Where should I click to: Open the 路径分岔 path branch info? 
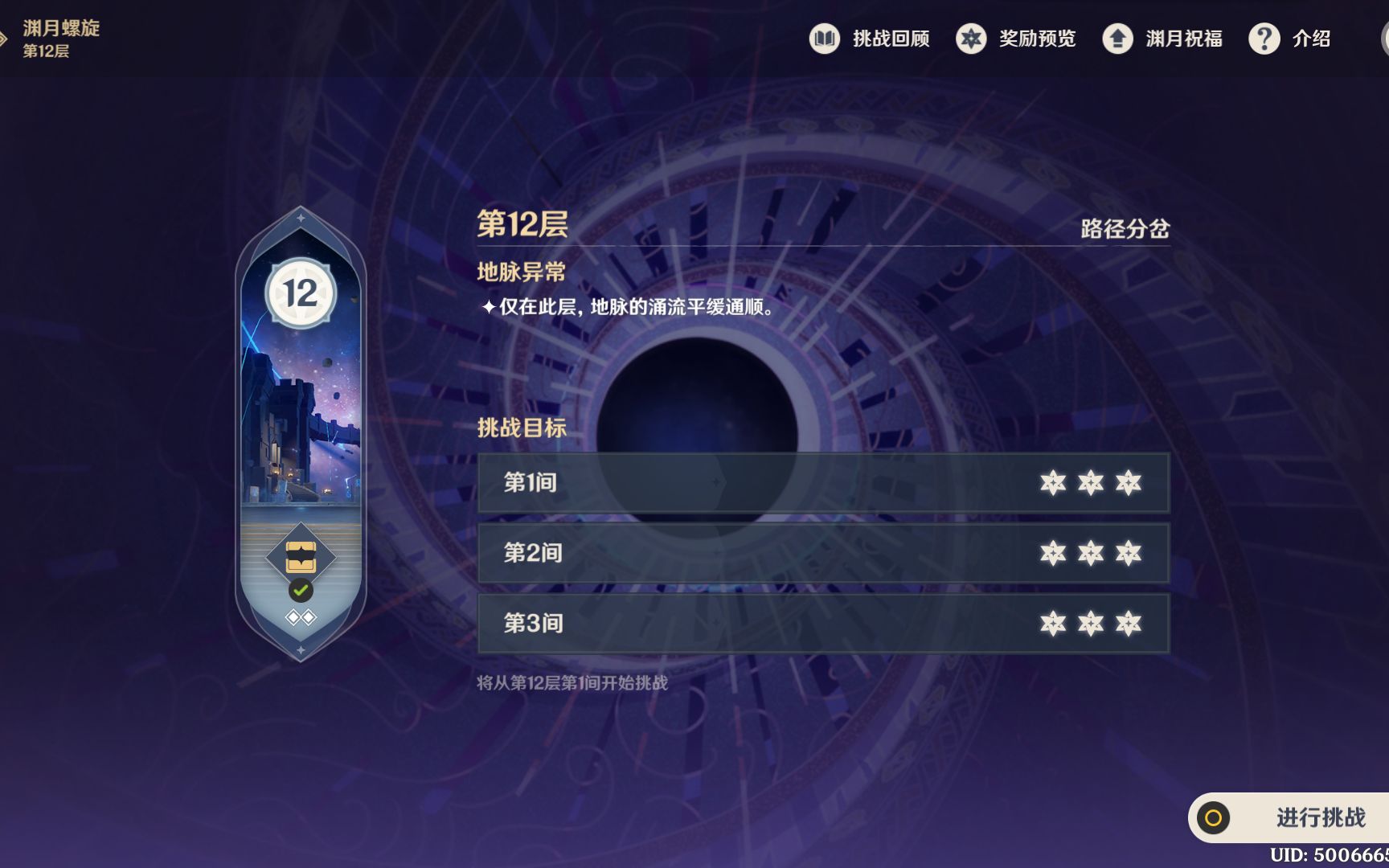coord(1125,229)
